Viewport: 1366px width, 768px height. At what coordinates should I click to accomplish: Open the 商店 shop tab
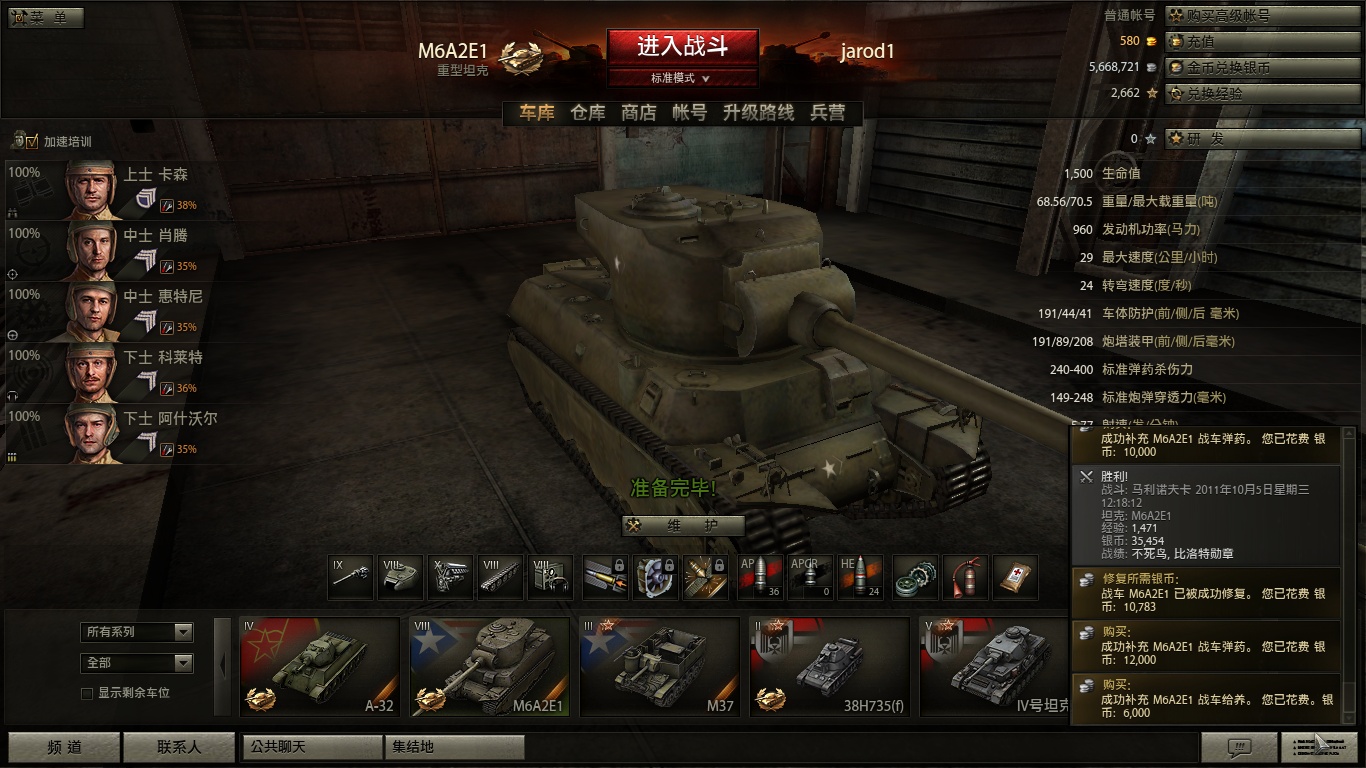tap(639, 113)
